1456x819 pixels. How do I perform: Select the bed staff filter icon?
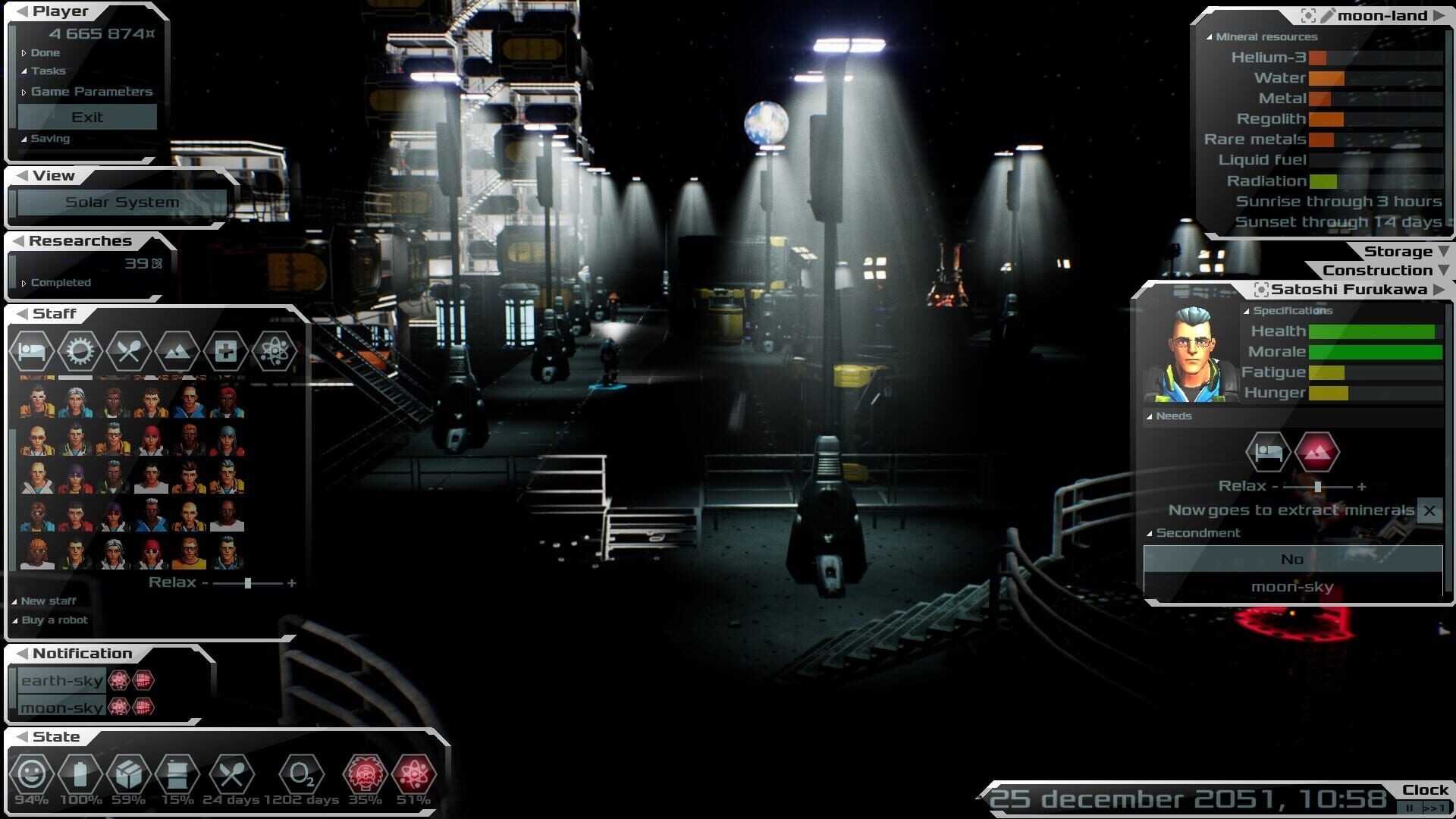pos(32,351)
